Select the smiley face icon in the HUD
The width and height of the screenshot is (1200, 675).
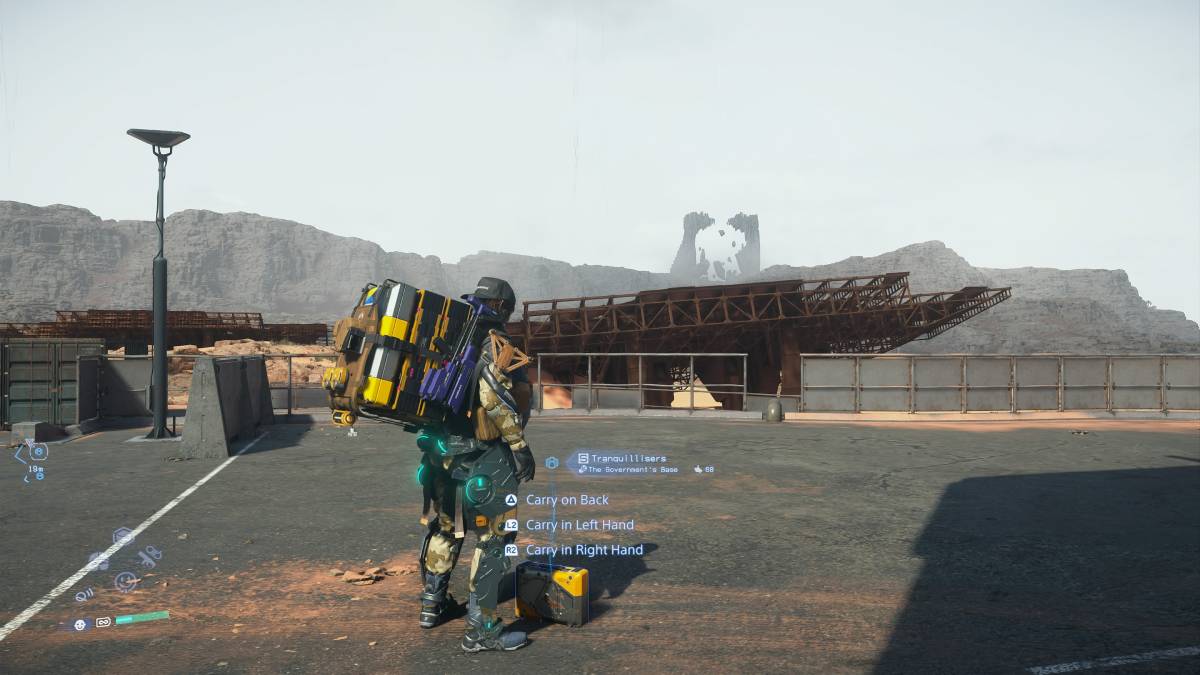tap(125, 580)
